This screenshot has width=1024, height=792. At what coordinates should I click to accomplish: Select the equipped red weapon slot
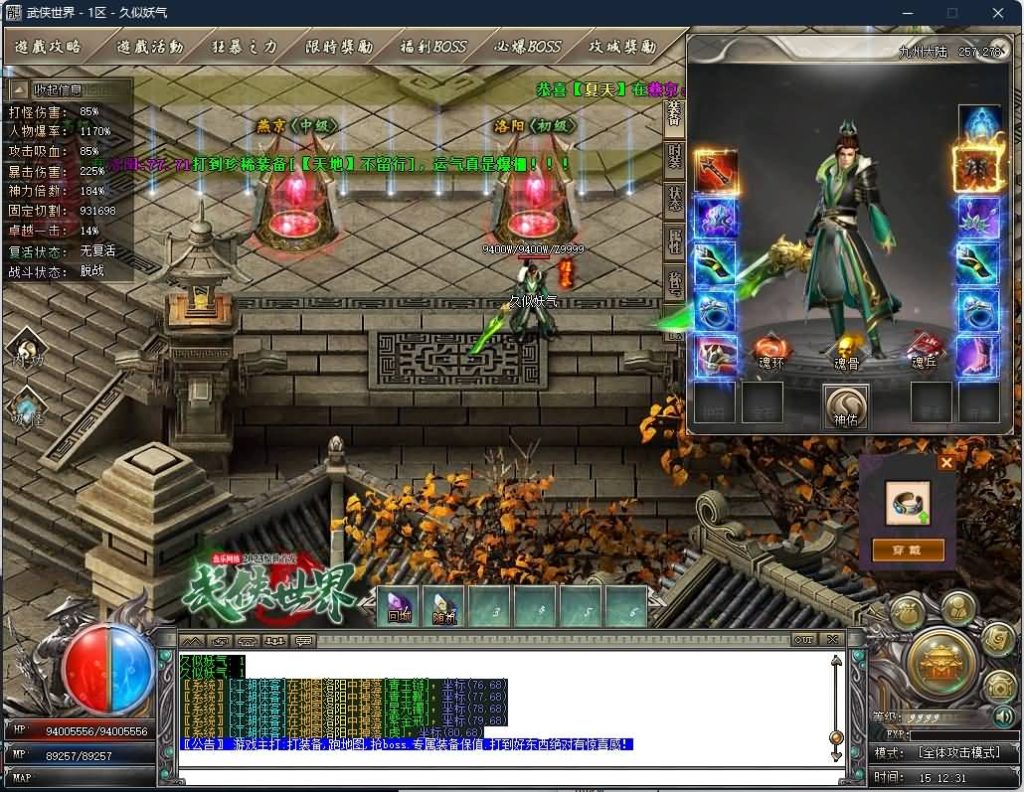point(716,171)
